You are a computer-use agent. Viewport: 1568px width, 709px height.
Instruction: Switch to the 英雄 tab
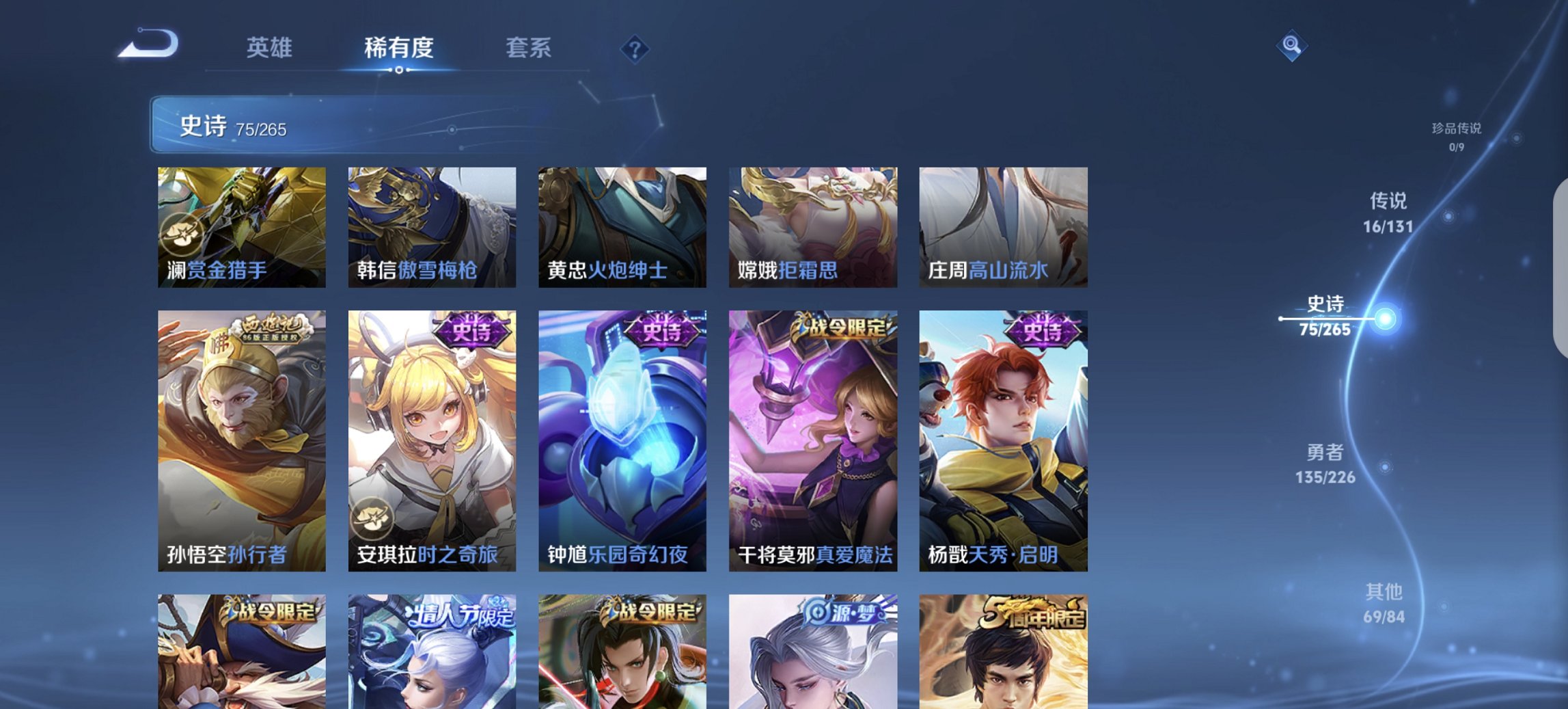pyautogui.click(x=271, y=49)
